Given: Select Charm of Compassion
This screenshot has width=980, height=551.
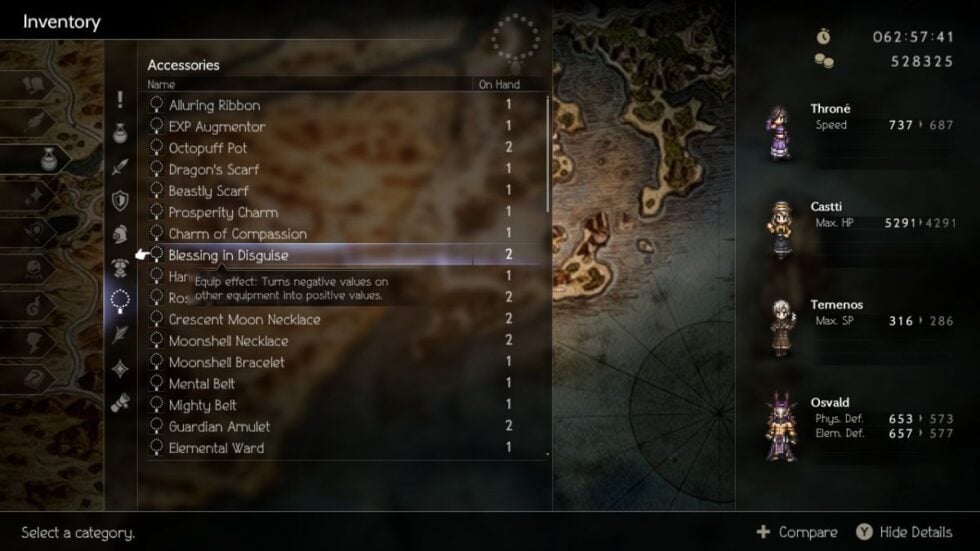Looking at the screenshot, I should (x=237, y=234).
